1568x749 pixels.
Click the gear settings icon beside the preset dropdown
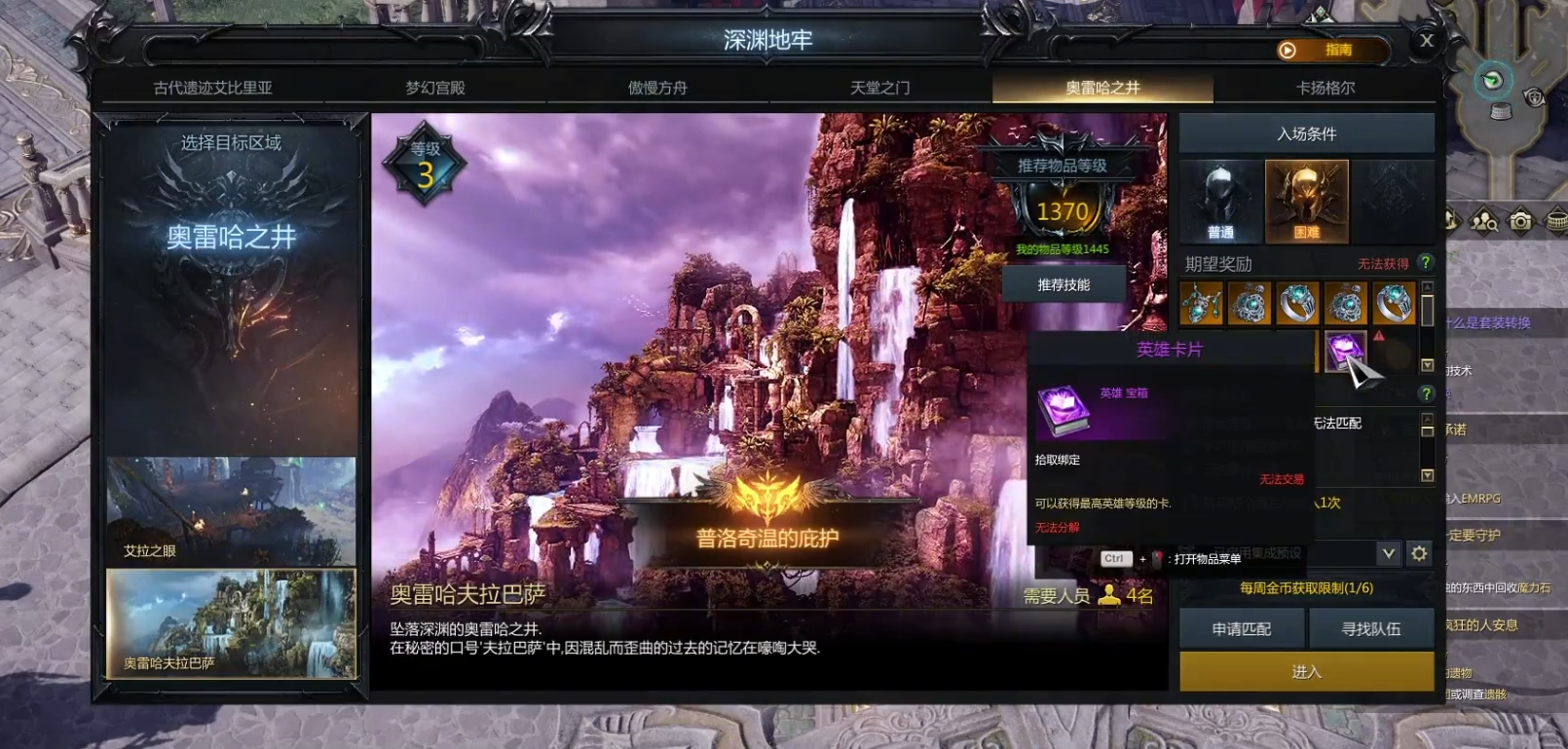(x=1420, y=552)
